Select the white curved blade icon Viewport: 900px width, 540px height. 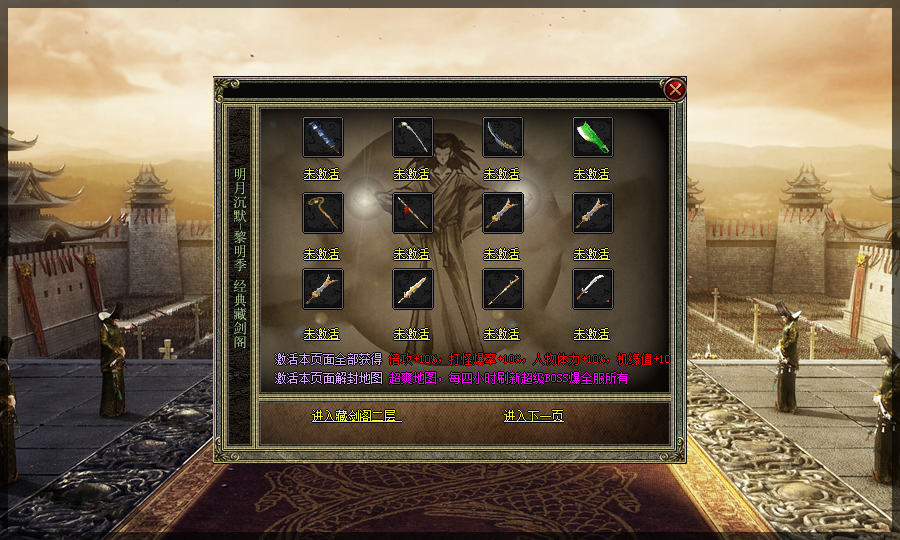click(592, 289)
